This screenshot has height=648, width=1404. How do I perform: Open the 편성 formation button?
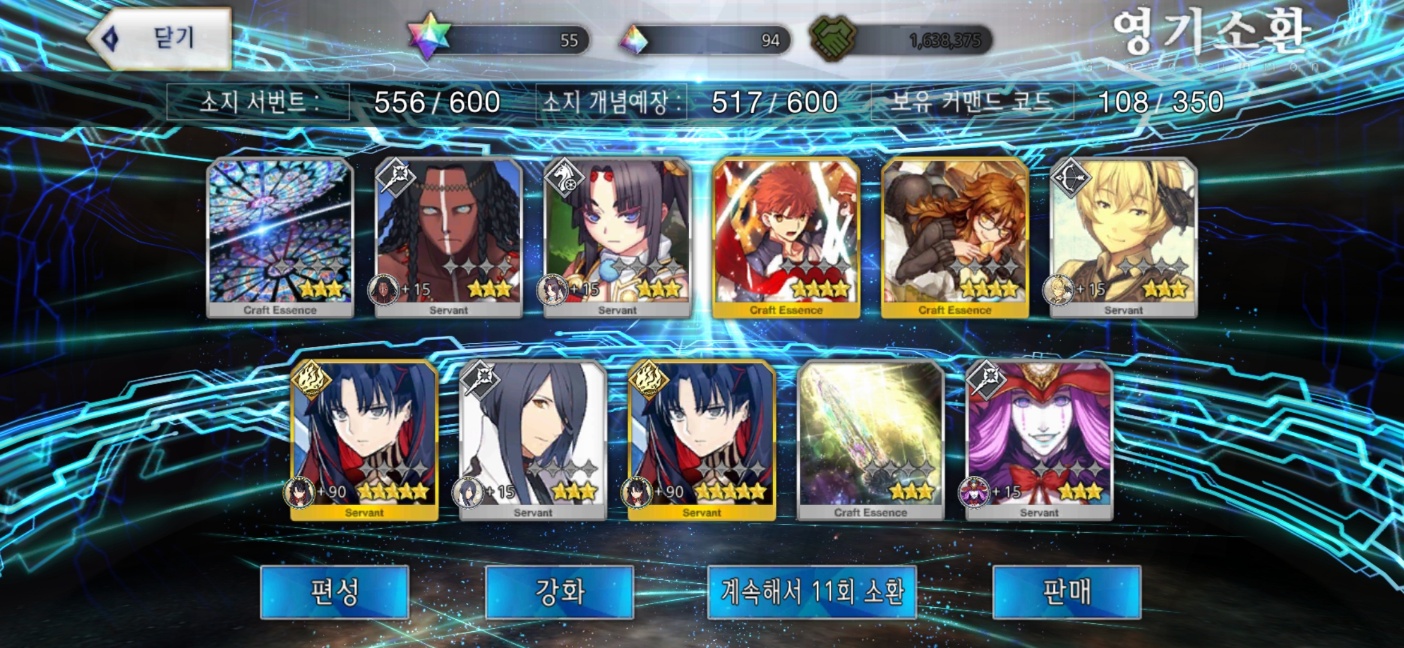[334, 592]
